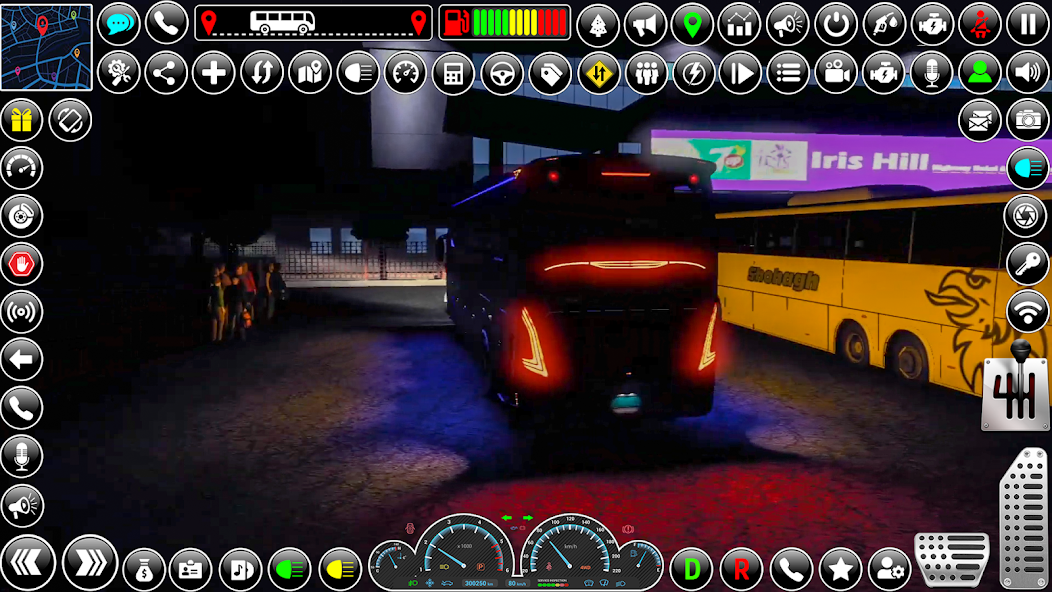Shift into Drive with the green D
Image resolution: width=1052 pixels, height=592 pixels.
(x=691, y=569)
